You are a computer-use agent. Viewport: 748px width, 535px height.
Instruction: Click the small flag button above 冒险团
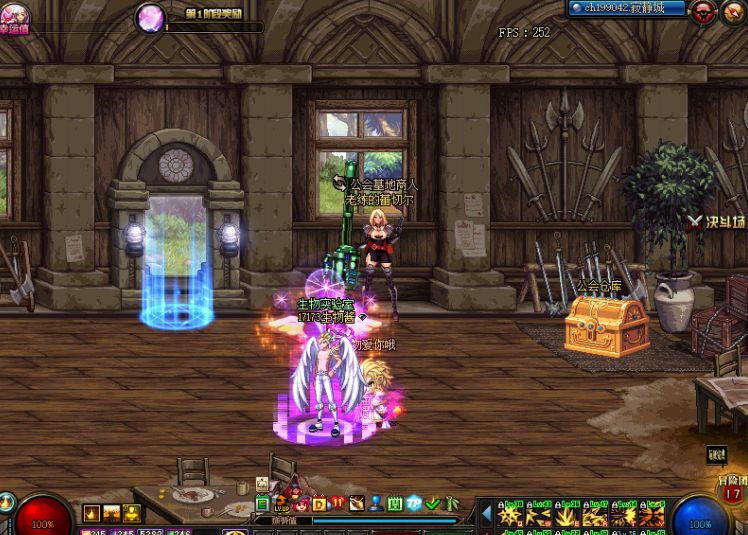tap(716, 455)
